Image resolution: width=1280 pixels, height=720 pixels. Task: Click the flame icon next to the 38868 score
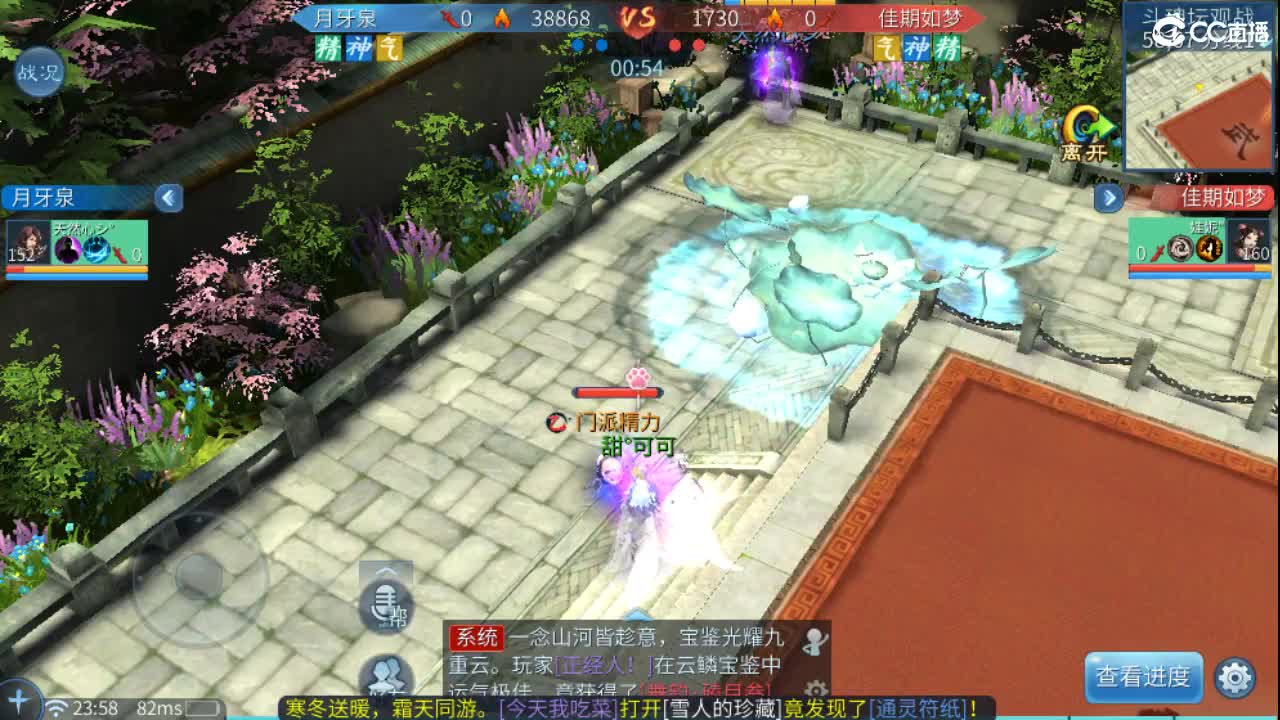[x=505, y=17]
